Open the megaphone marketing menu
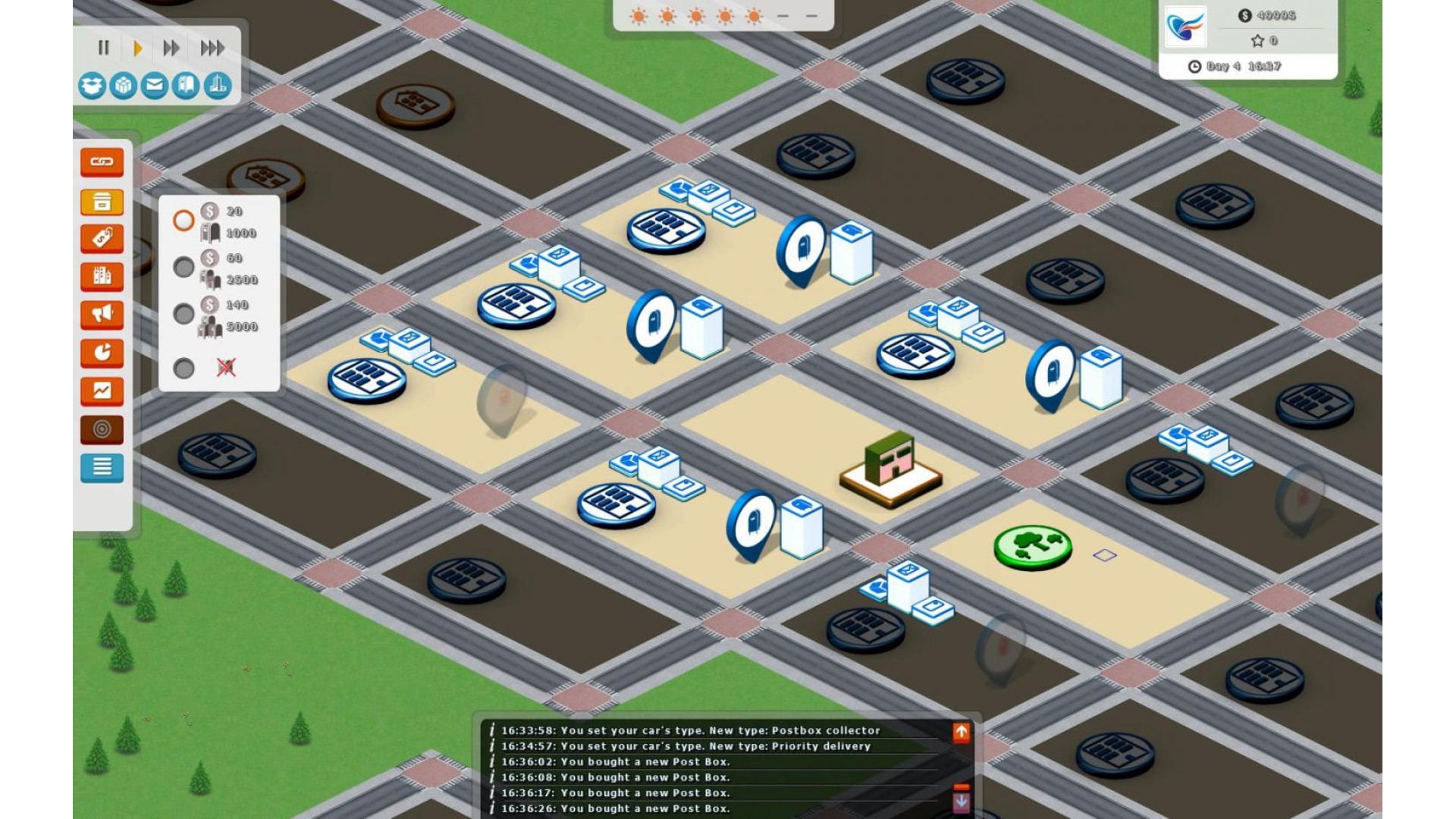Viewport: 1456px width, 819px height. (102, 315)
